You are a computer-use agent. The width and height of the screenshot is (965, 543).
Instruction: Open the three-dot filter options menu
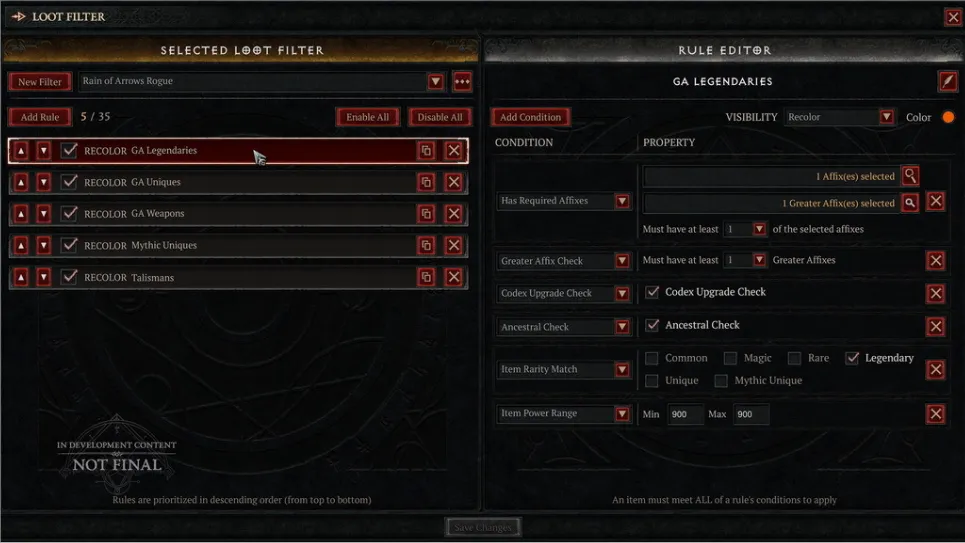pos(462,82)
